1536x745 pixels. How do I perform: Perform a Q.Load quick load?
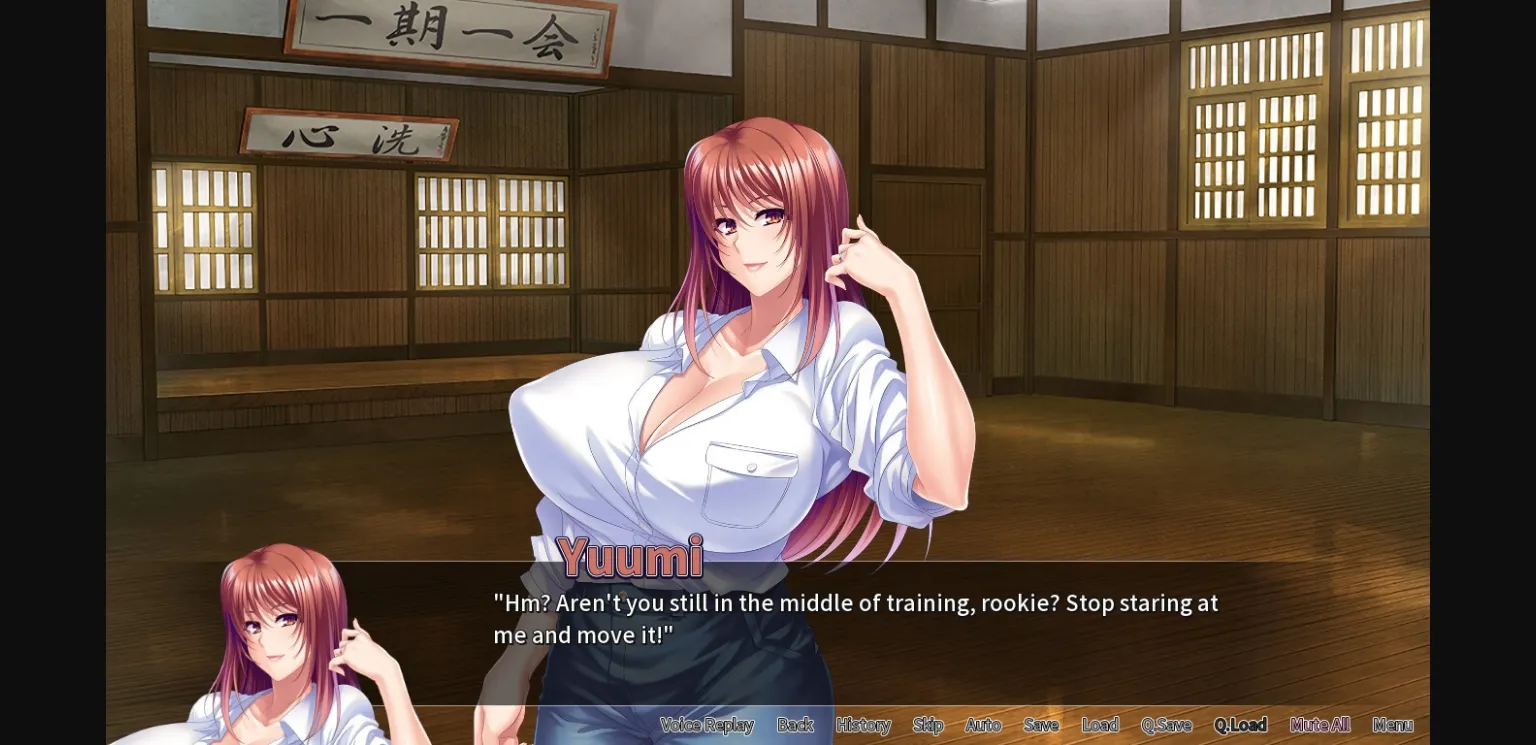[1240, 725]
